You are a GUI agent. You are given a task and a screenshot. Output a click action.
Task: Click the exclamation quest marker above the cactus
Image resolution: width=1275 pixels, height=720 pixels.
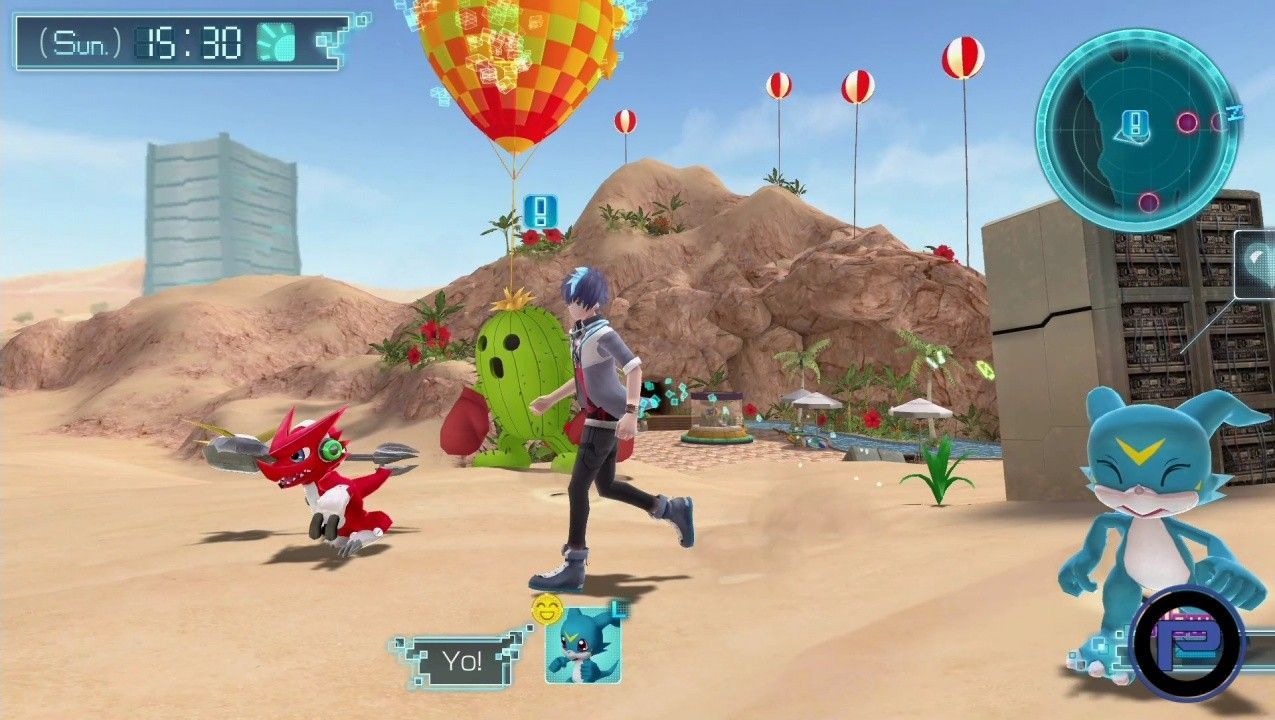click(540, 210)
